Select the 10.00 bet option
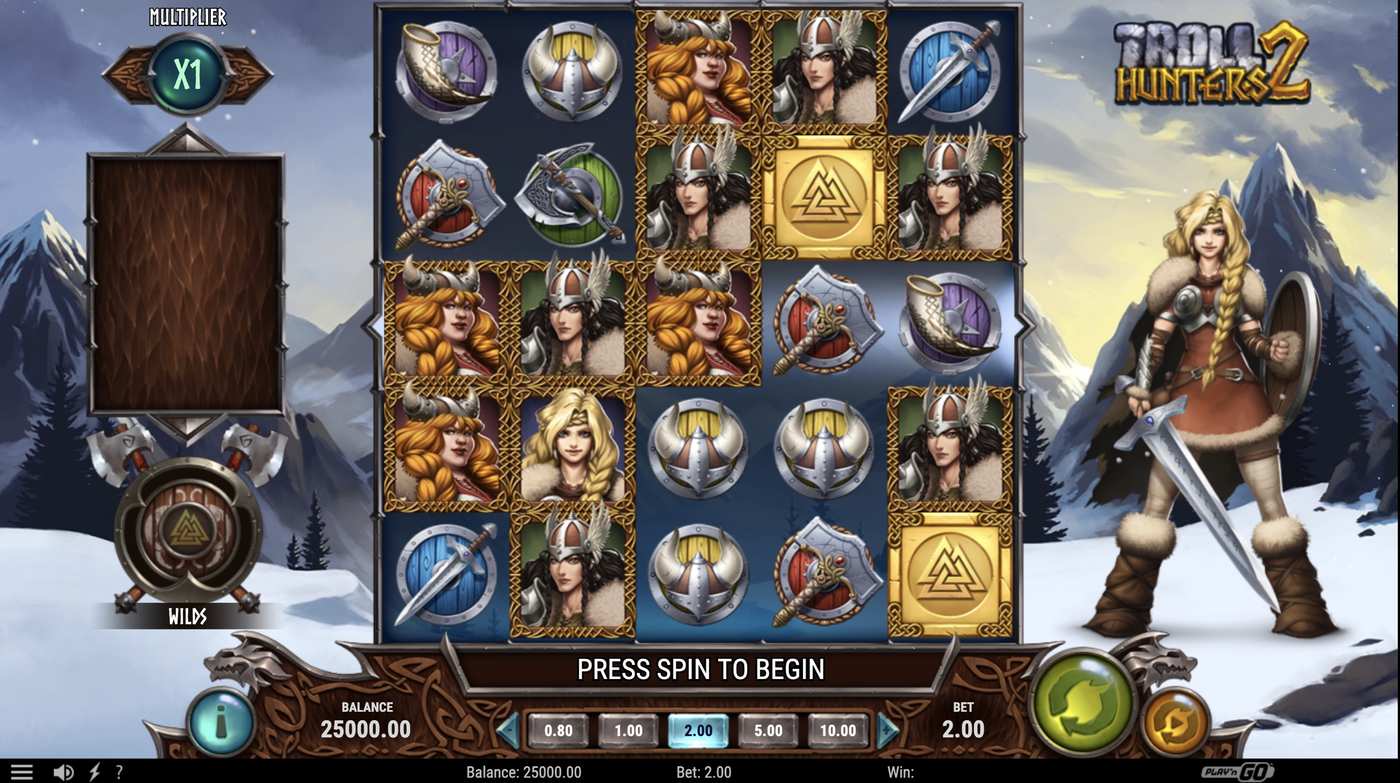Screen dimensions: 1400x783 [x=838, y=730]
